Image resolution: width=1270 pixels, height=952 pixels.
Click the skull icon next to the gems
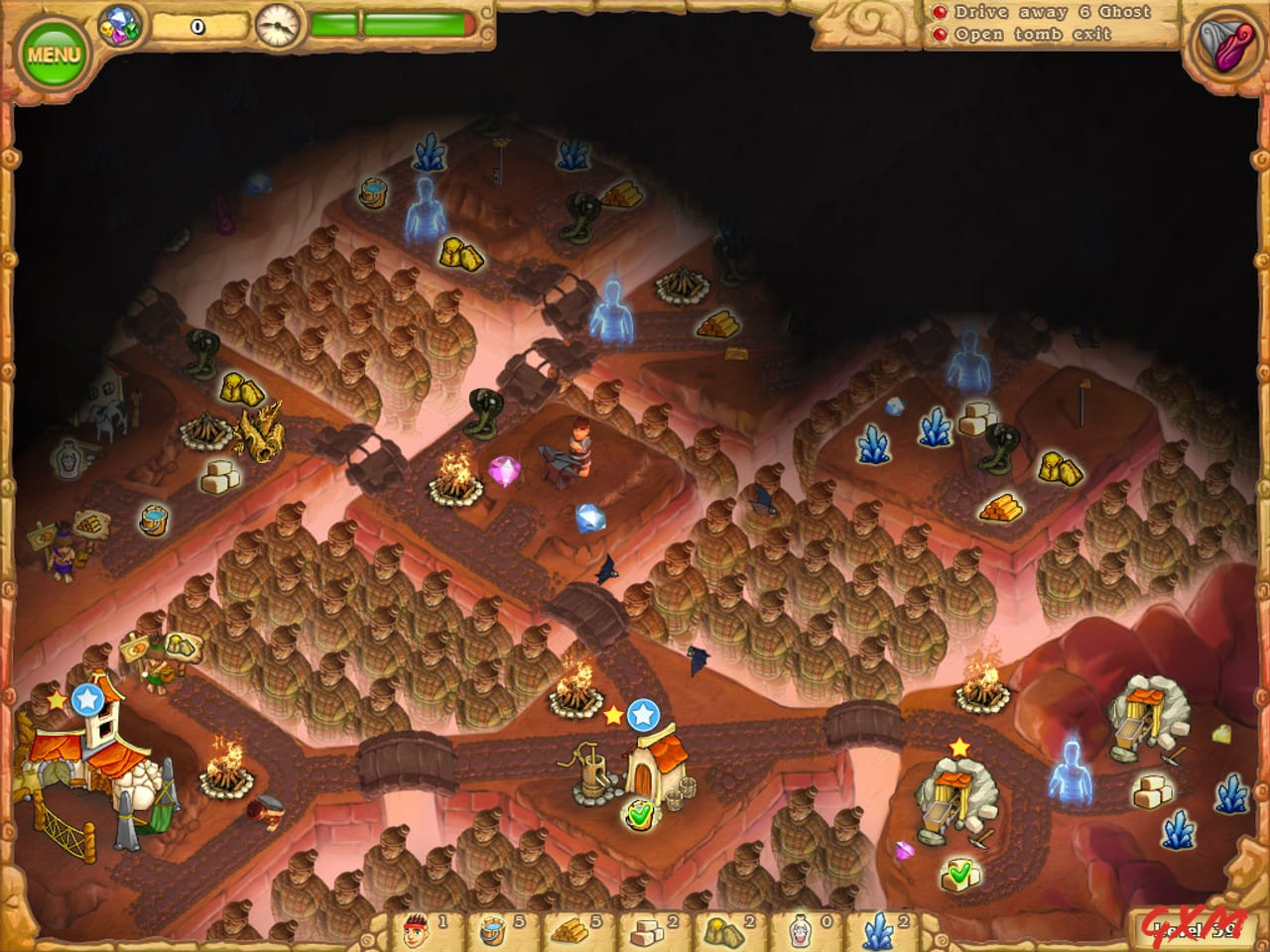point(105,28)
